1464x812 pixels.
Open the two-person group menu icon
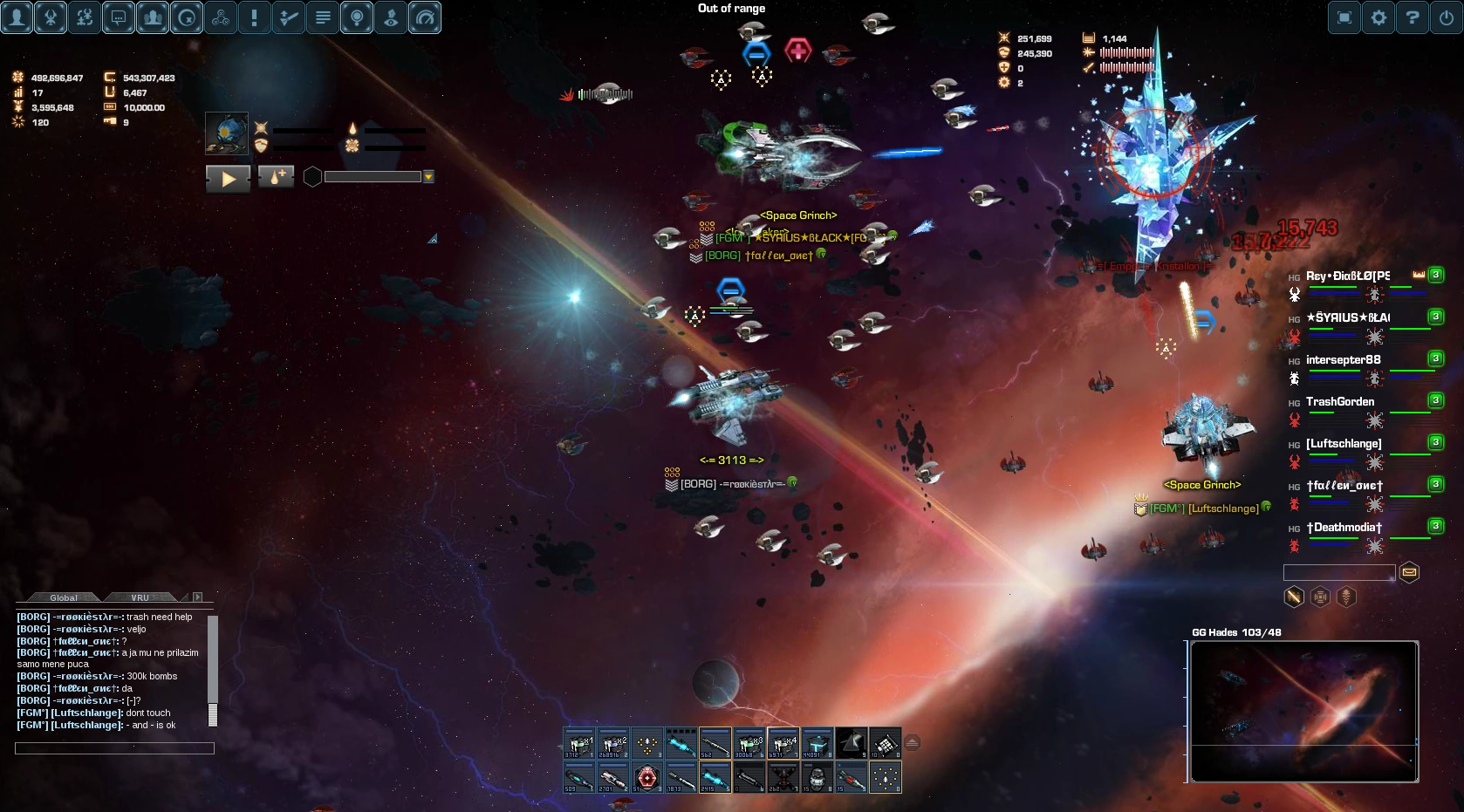coord(153,17)
